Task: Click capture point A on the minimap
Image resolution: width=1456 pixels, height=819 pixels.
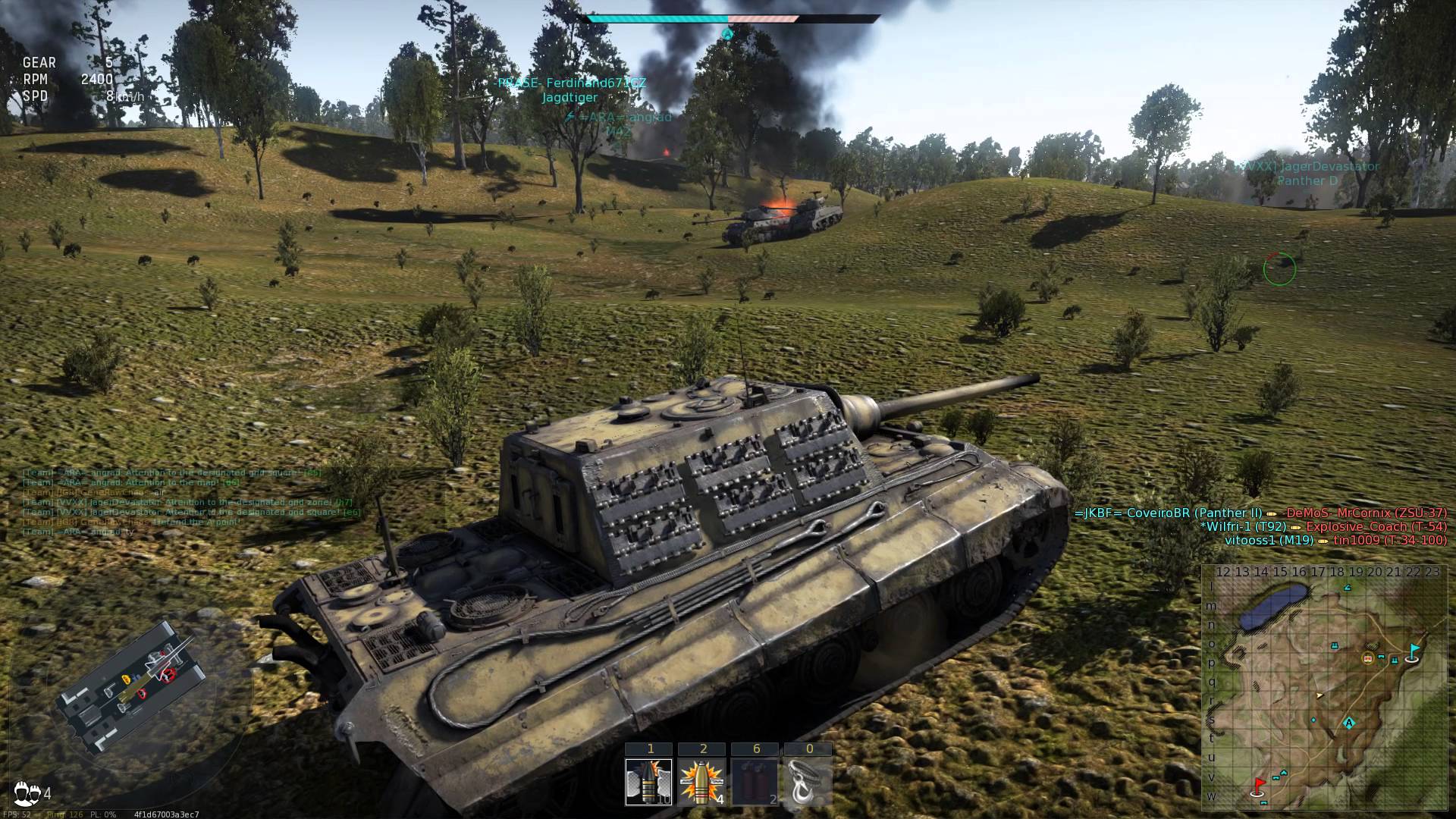Action: click(x=1348, y=723)
